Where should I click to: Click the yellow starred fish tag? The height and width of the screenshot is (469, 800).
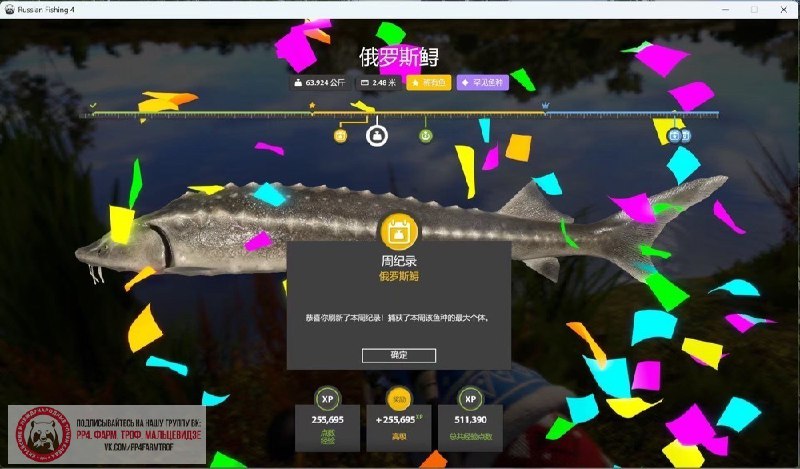tap(429, 83)
